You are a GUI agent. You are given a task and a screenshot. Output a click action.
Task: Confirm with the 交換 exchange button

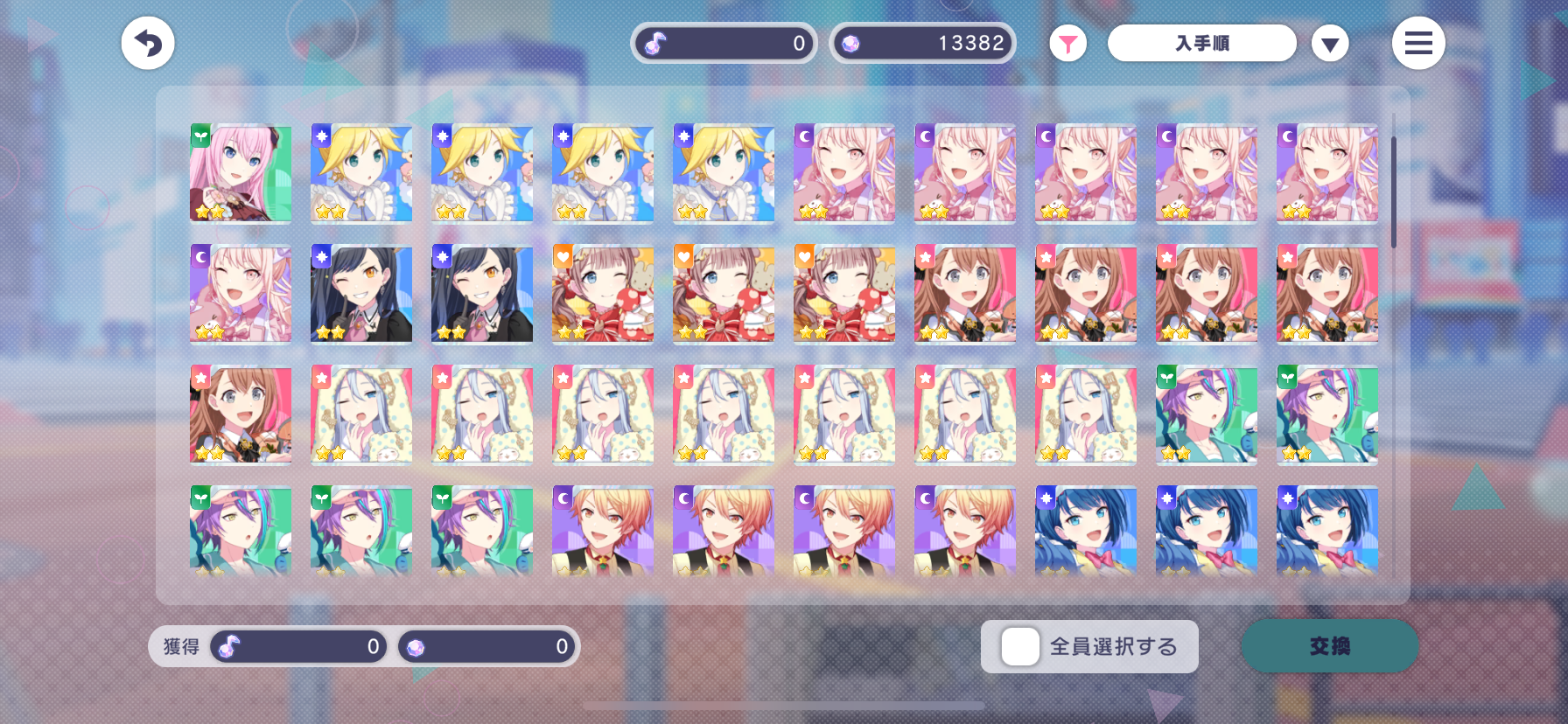(x=1329, y=646)
